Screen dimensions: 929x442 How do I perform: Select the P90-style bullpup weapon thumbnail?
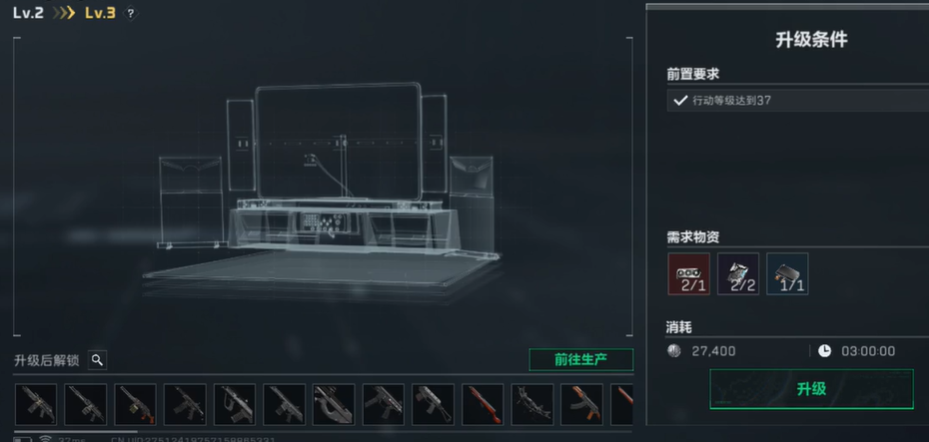click(x=334, y=404)
